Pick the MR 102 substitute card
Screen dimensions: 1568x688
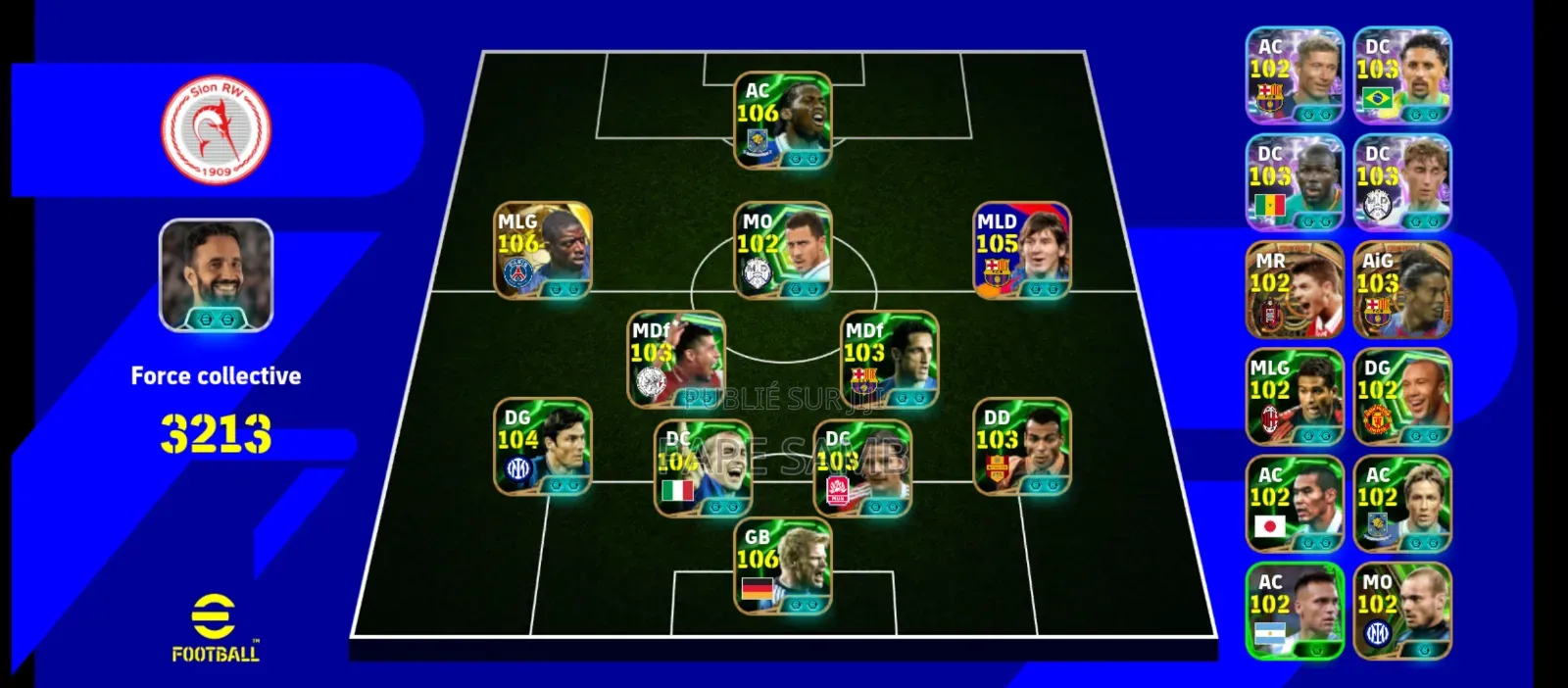click(x=1294, y=290)
